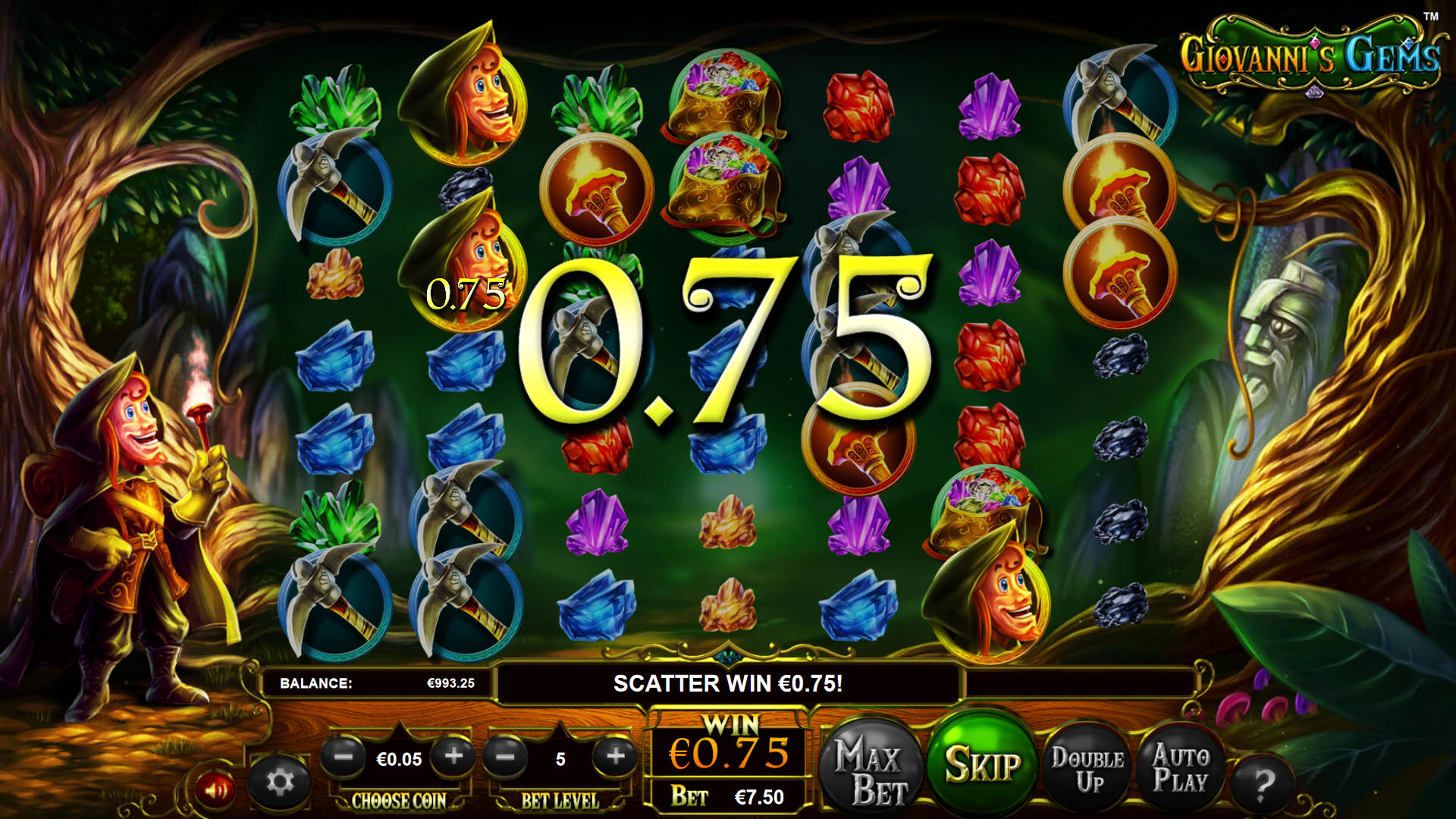Activate the Double Up feature
The height and width of the screenshot is (819, 1456).
1086,766
